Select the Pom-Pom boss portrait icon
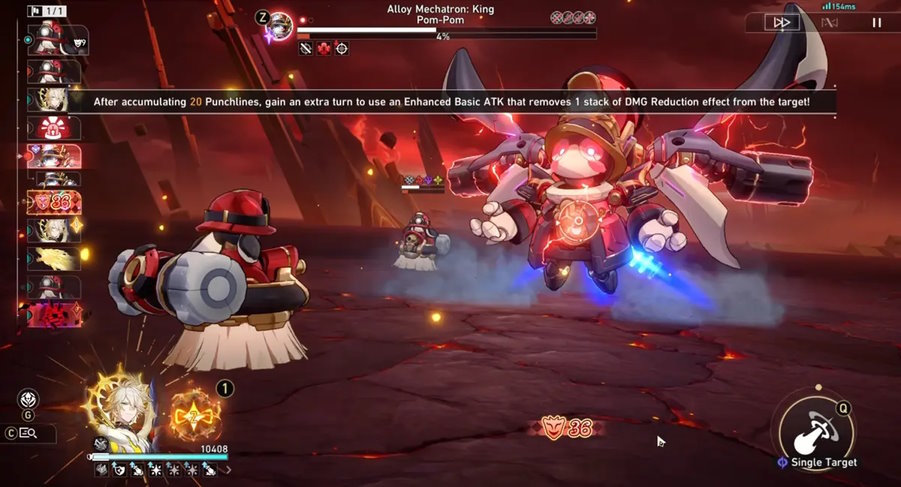The height and width of the screenshot is (487, 901). tap(279, 22)
